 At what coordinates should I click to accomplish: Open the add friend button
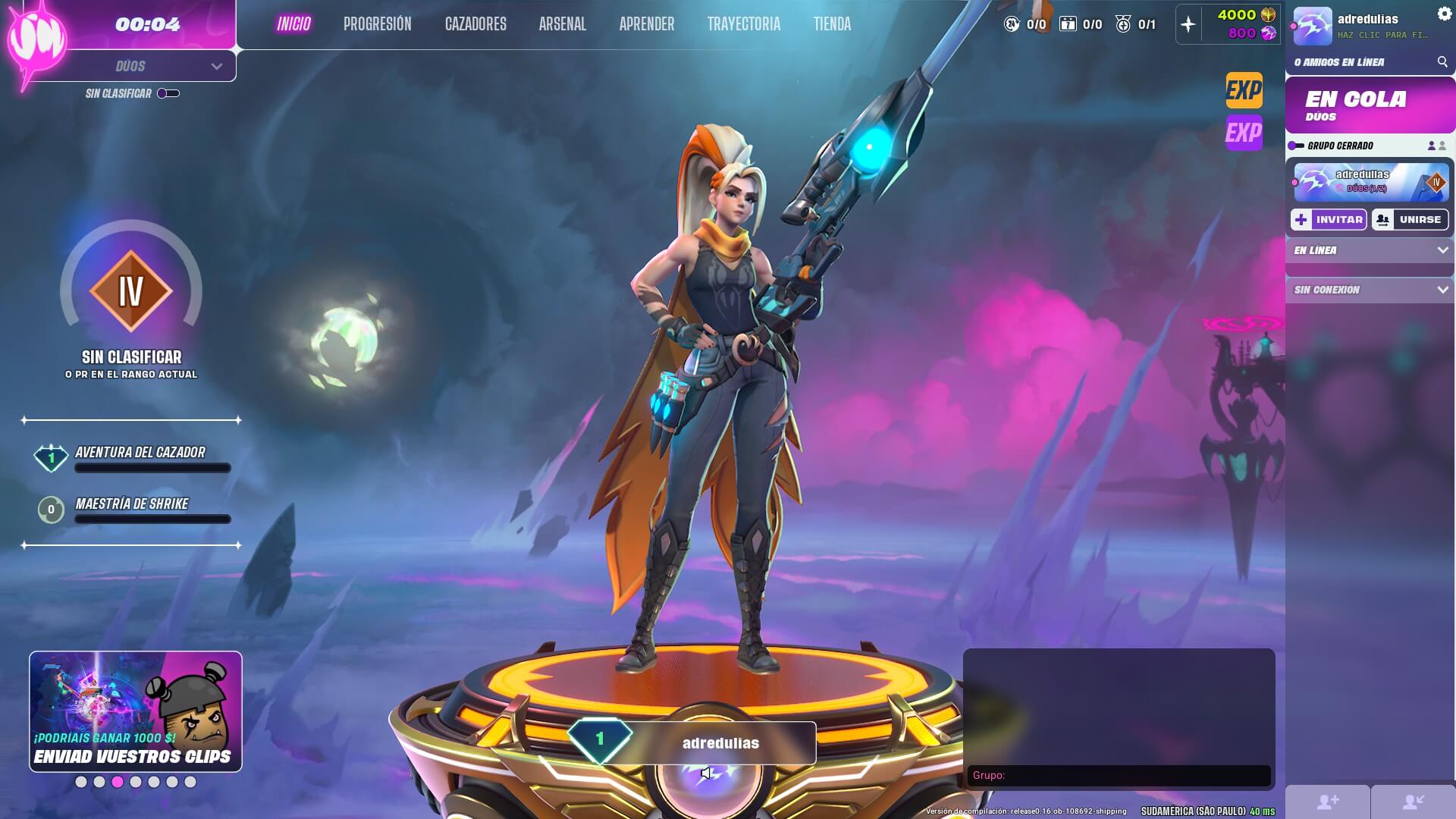tap(1328, 802)
